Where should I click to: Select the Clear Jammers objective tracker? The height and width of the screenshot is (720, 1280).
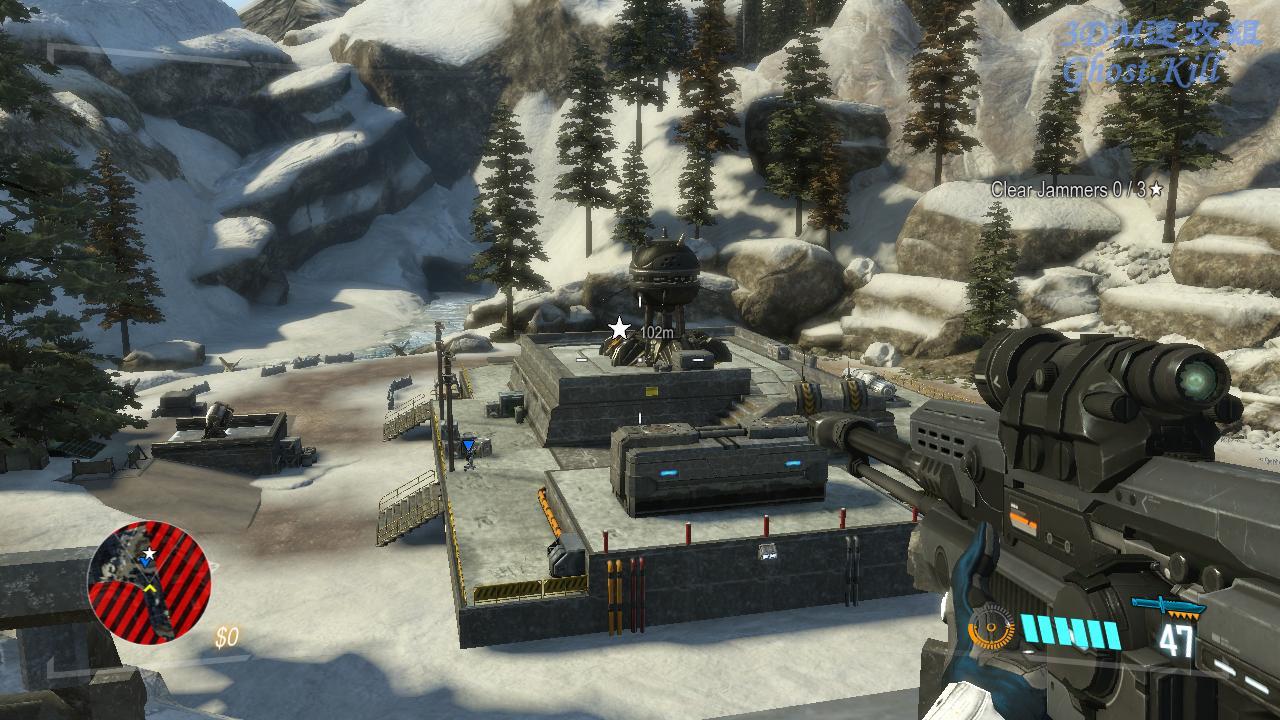click(x=1076, y=189)
